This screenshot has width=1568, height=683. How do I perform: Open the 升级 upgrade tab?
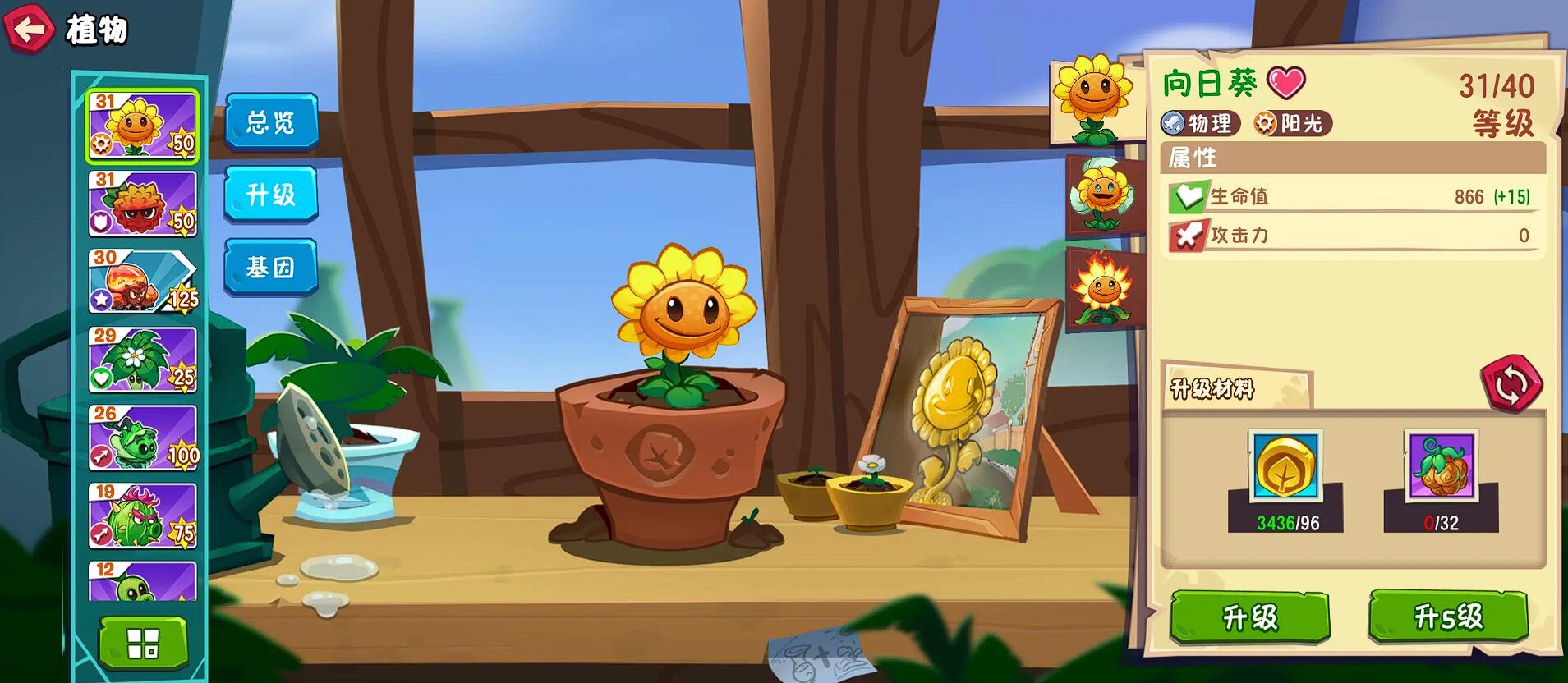(271, 195)
